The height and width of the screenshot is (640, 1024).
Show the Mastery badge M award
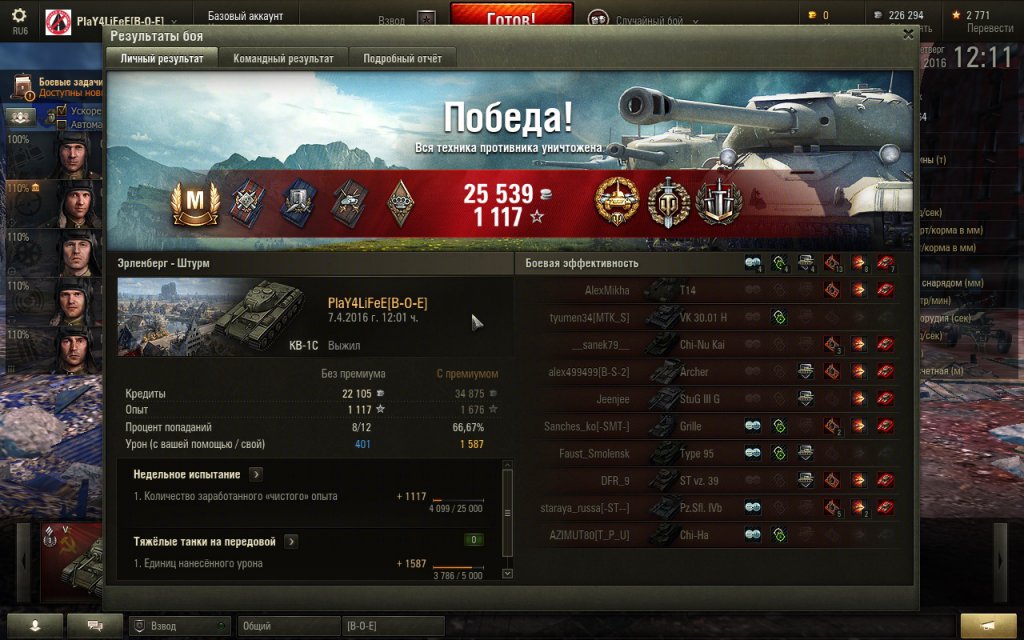click(x=194, y=201)
